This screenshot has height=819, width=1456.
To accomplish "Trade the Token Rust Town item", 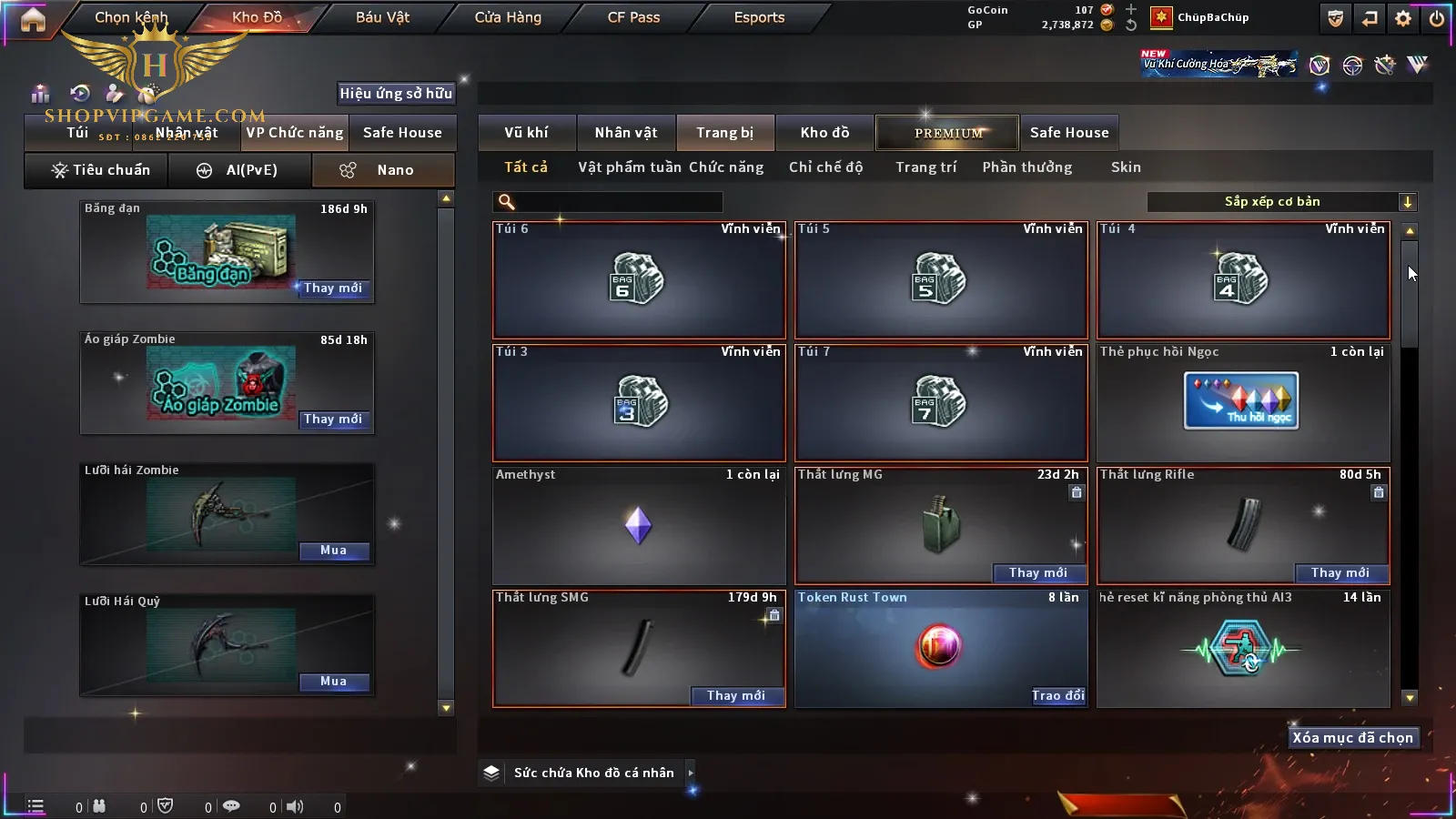I will pyautogui.click(x=1057, y=695).
